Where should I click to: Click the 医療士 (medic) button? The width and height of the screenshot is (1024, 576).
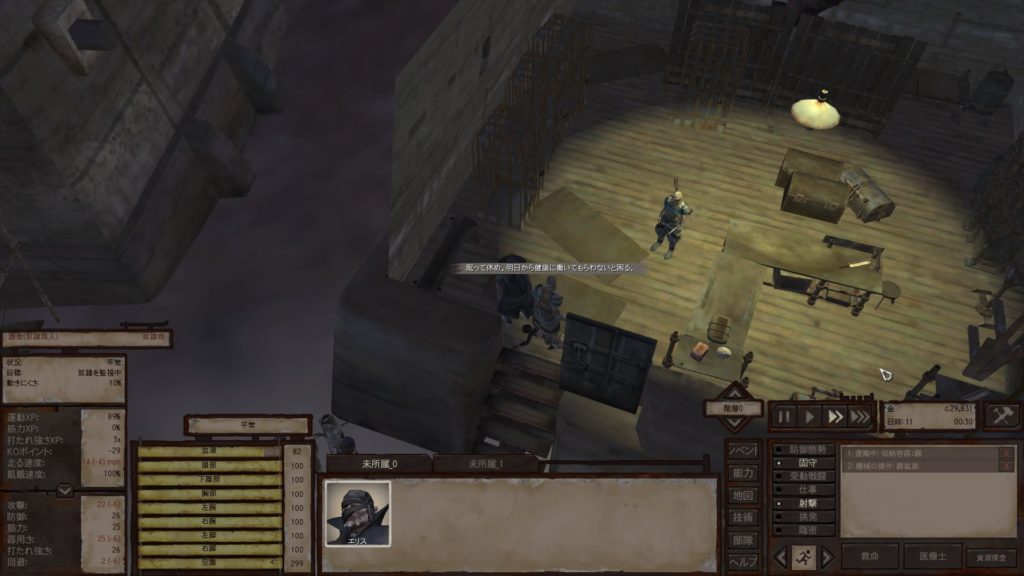pos(932,556)
